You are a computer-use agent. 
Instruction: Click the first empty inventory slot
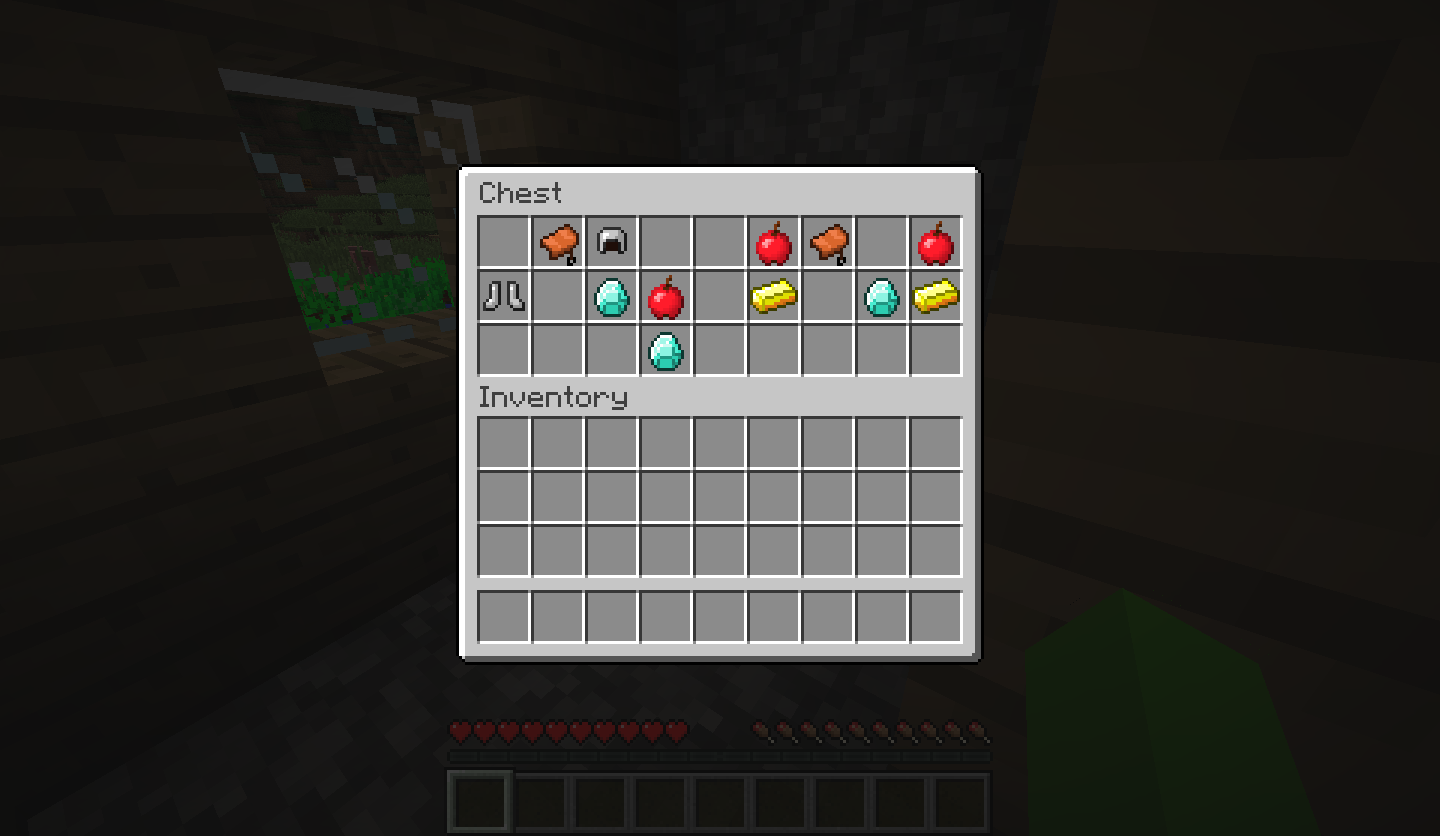(x=503, y=441)
